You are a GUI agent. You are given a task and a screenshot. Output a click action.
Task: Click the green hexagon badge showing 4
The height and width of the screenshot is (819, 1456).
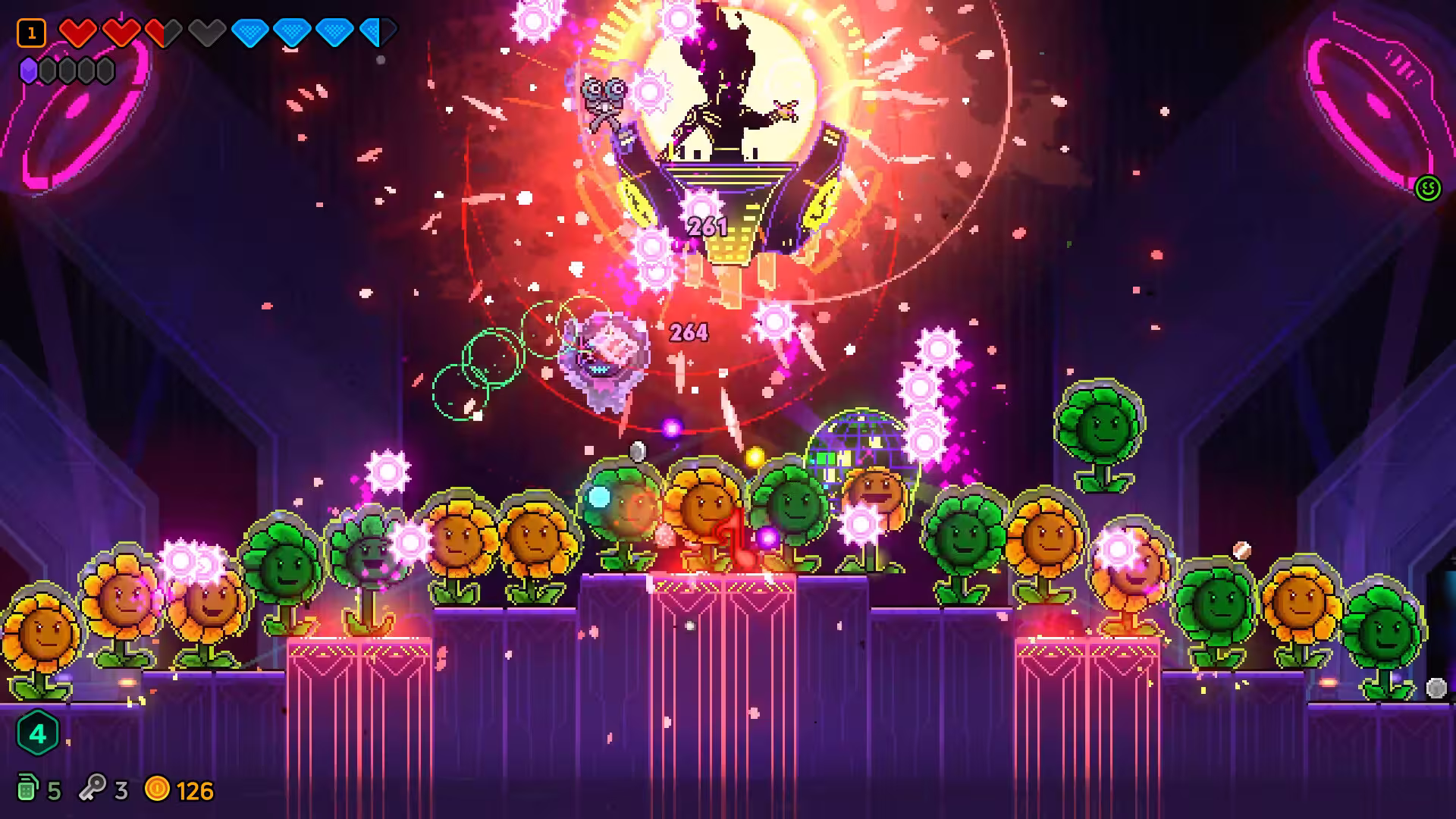point(37,733)
